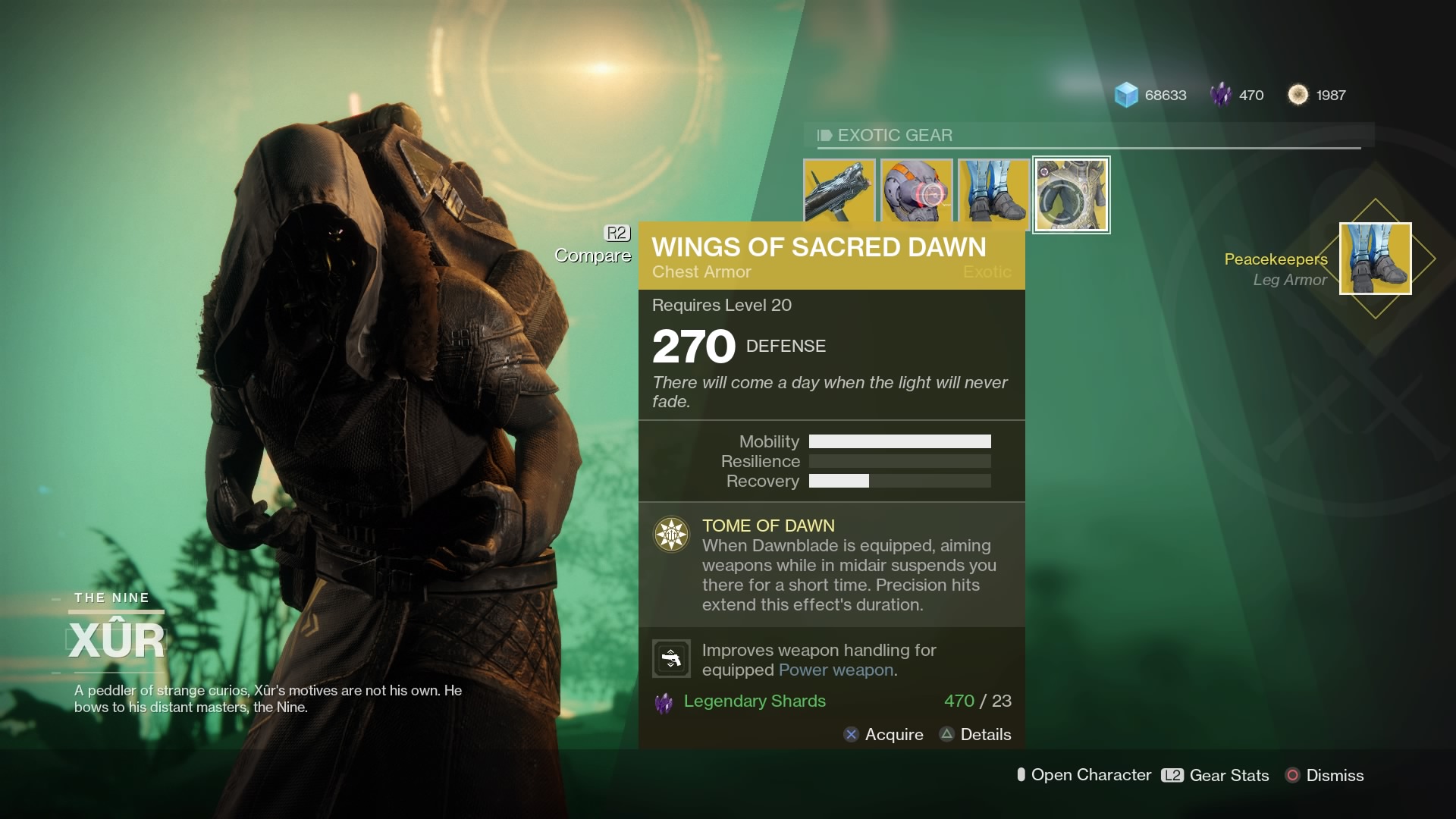Select the exotic helmet in Xûr's inventory
The image size is (1456, 819).
918,193
